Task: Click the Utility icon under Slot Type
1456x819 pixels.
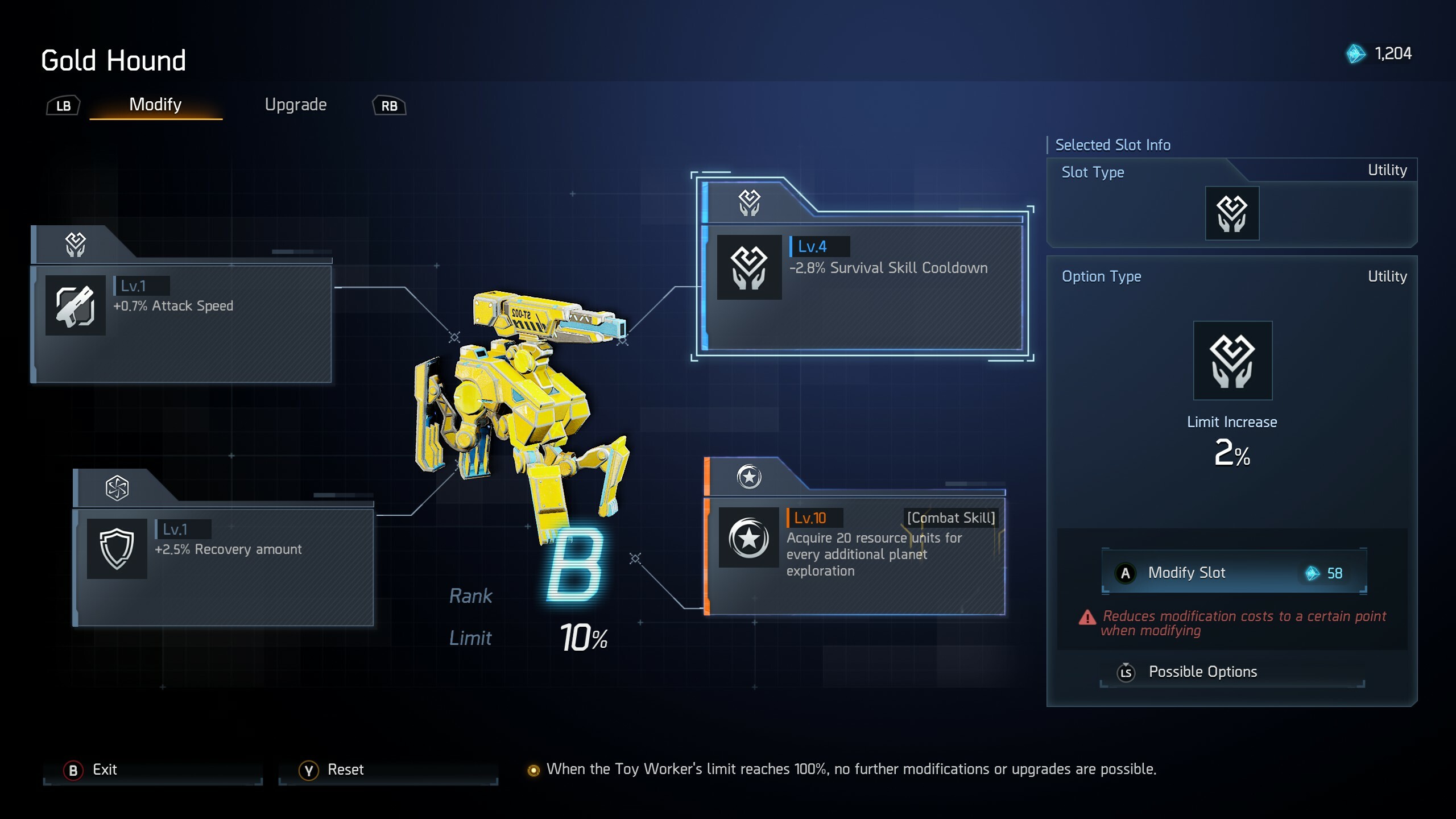Action: click(x=1231, y=213)
